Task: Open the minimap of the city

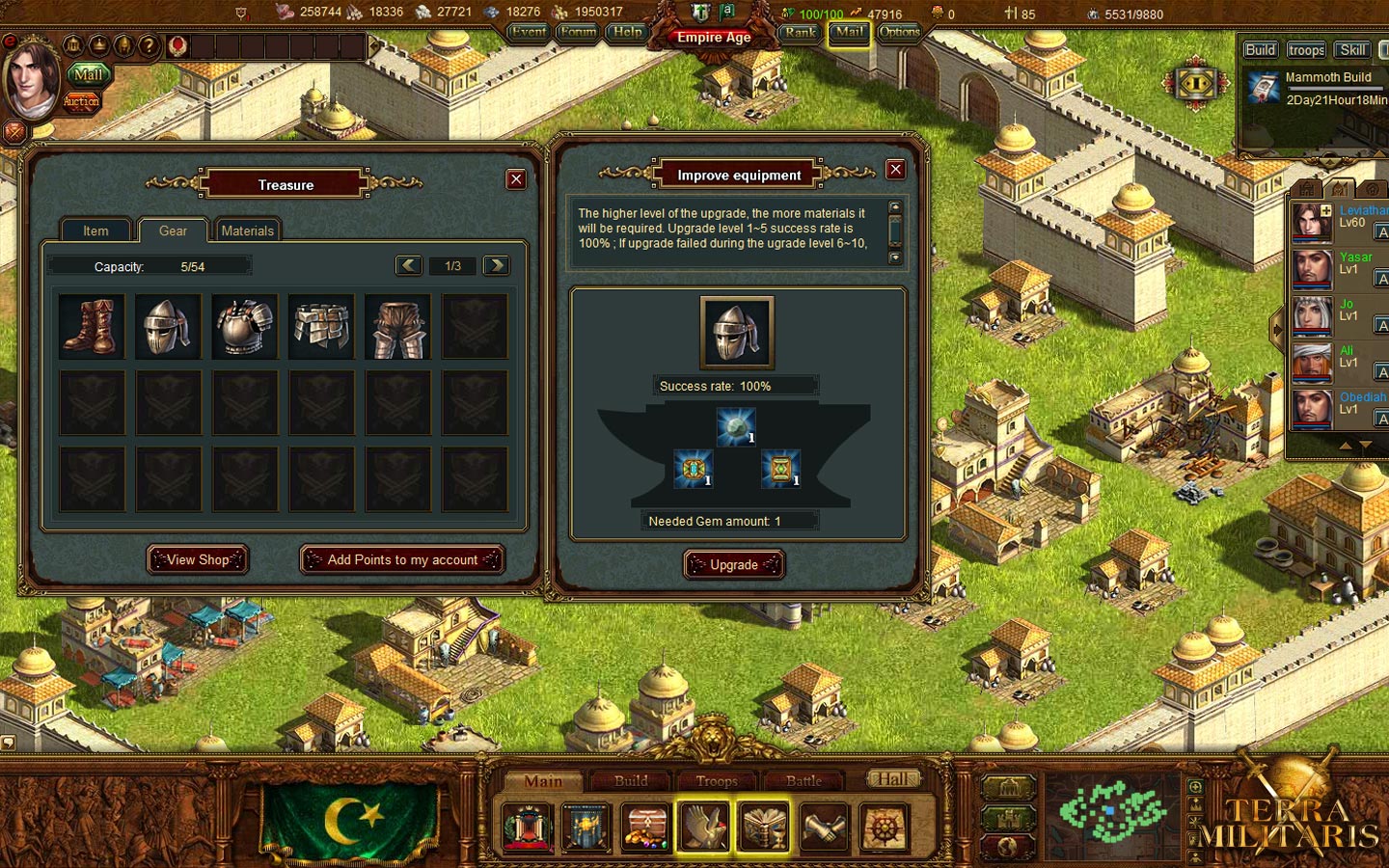Action: (1112, 811)
